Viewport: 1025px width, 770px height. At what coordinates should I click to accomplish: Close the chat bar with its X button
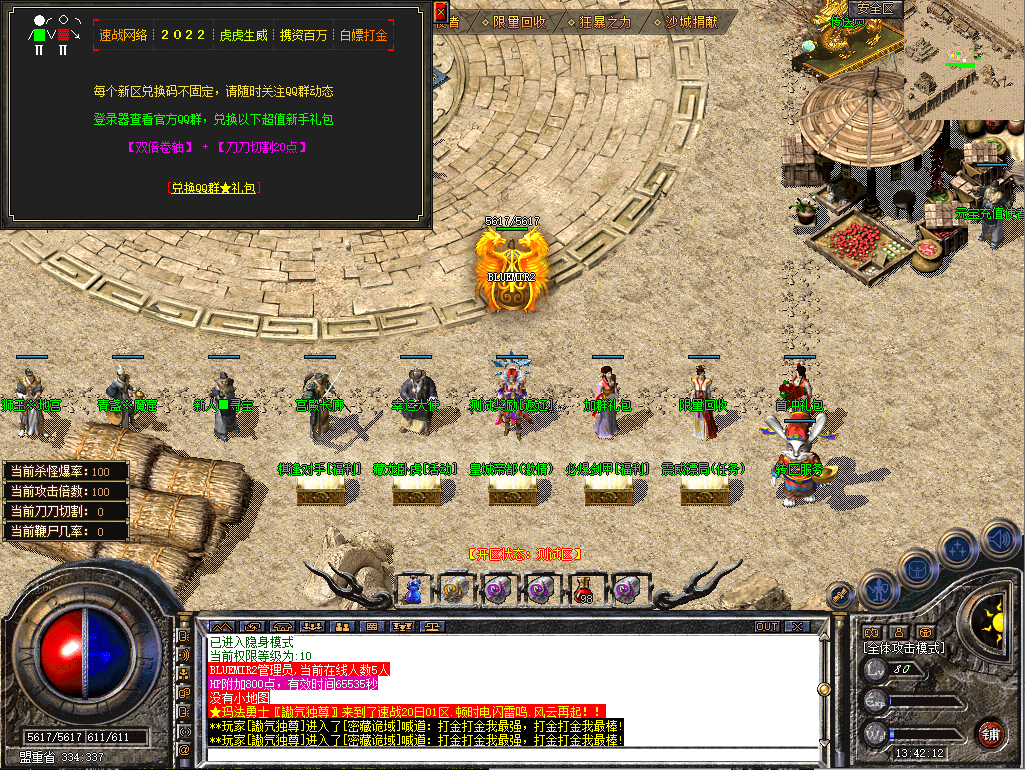click(x=797, y=626)
